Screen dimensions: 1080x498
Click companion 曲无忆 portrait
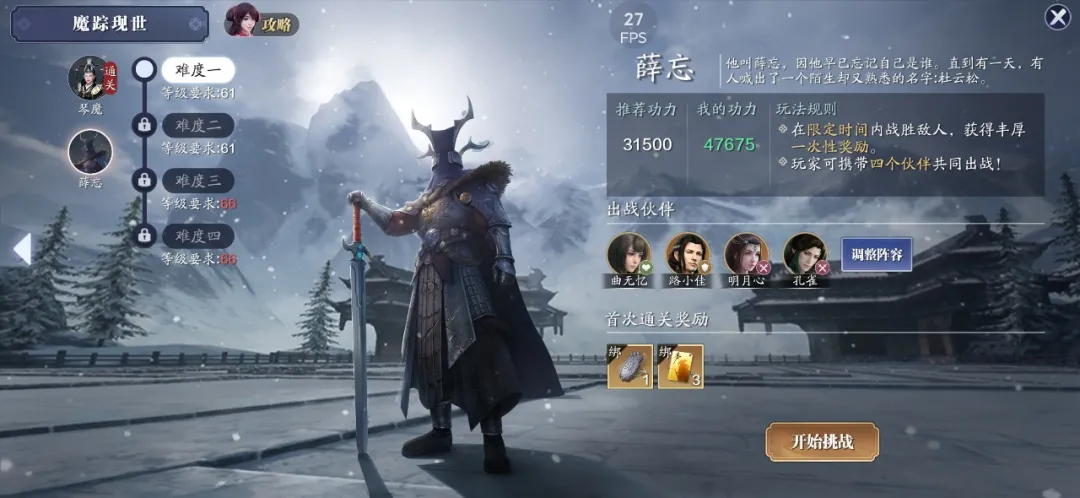(x=629, y=254)
